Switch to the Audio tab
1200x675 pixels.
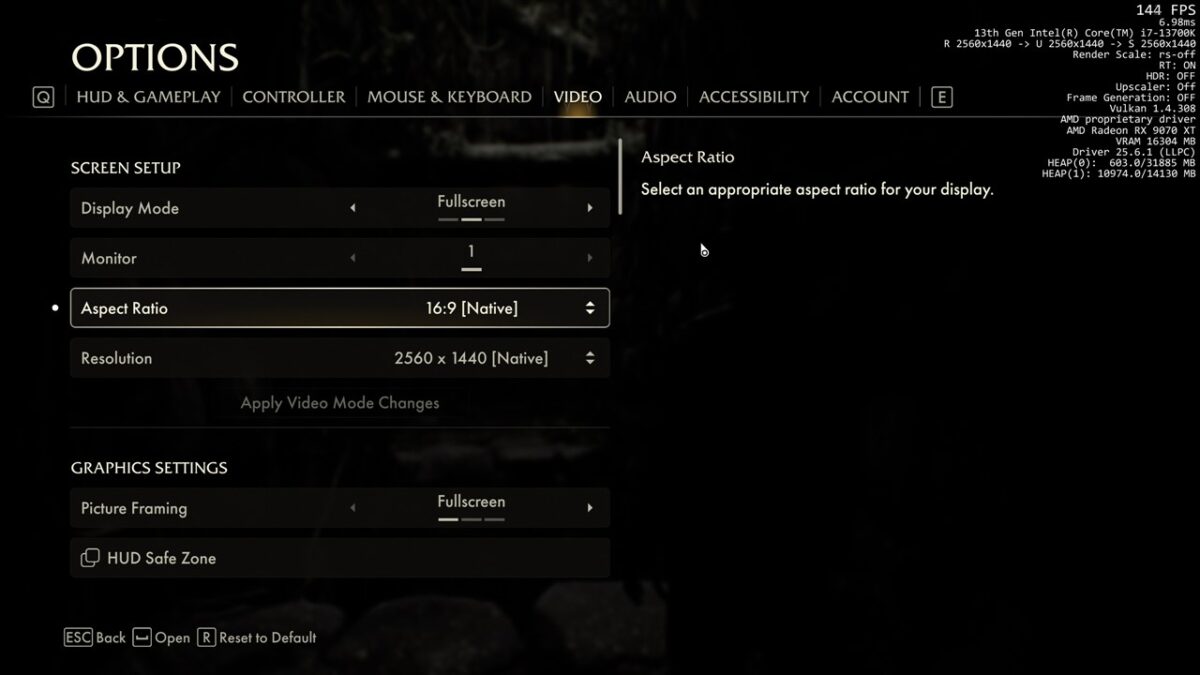click(650, 97)
